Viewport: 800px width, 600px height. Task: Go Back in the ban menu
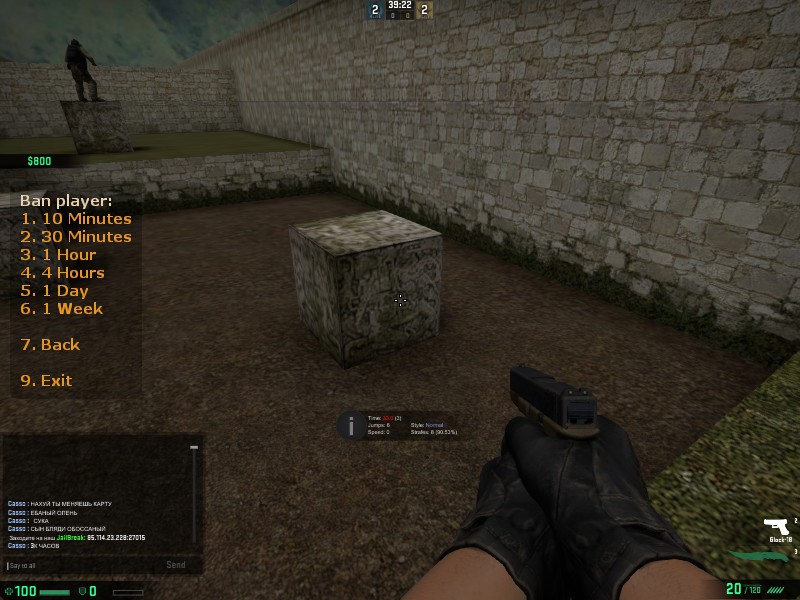pos(50,345)
